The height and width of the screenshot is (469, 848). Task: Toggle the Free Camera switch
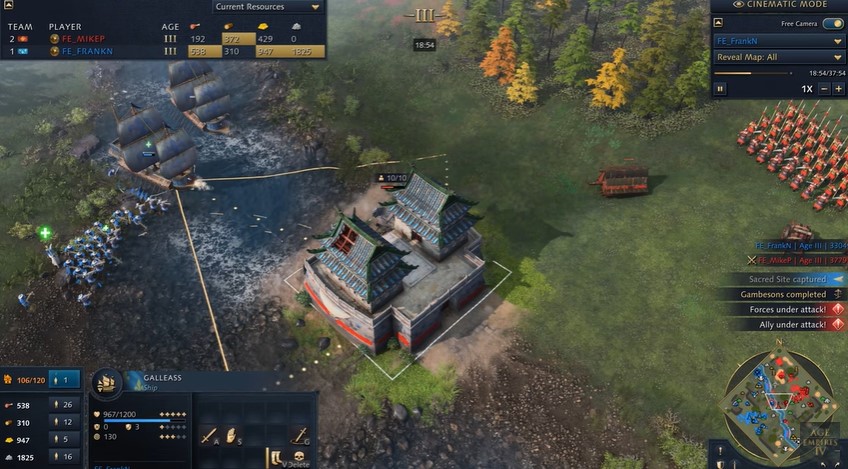pyautogui.click(x=832, y=23)
